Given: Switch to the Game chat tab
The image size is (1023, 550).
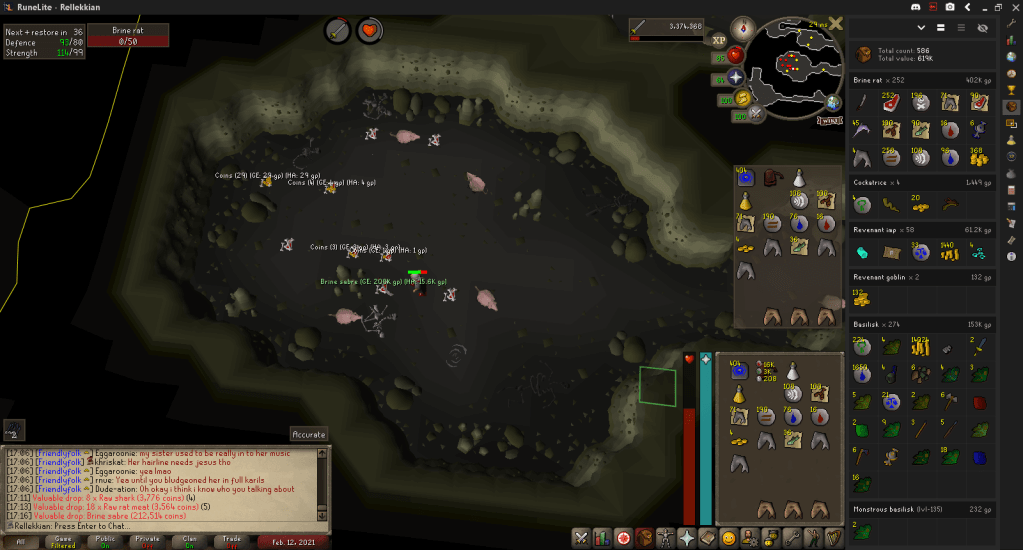Looking at the screenshot, I should tap(63, 541).
